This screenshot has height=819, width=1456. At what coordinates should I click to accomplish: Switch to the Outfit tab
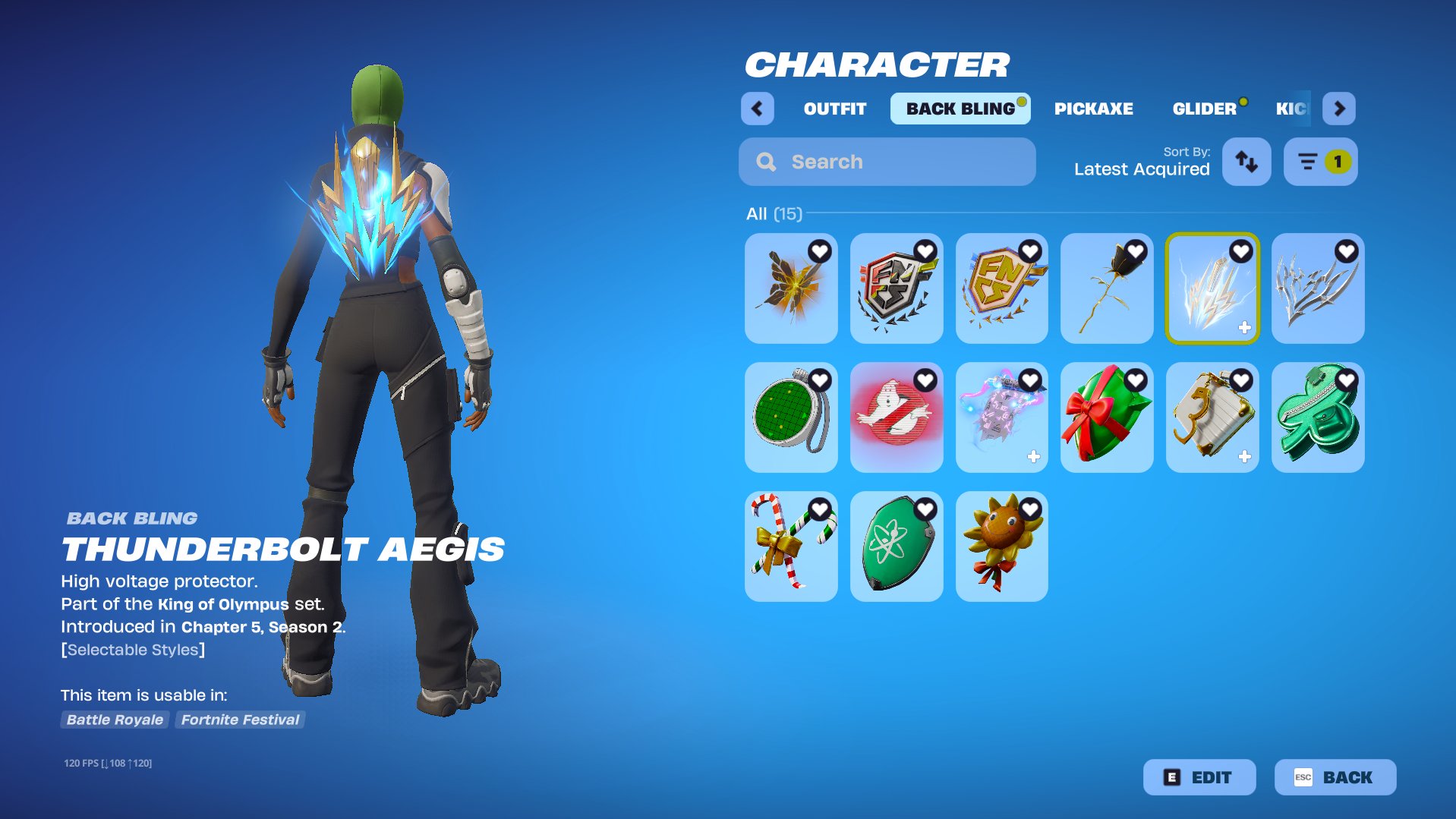[x=834, y=109]
